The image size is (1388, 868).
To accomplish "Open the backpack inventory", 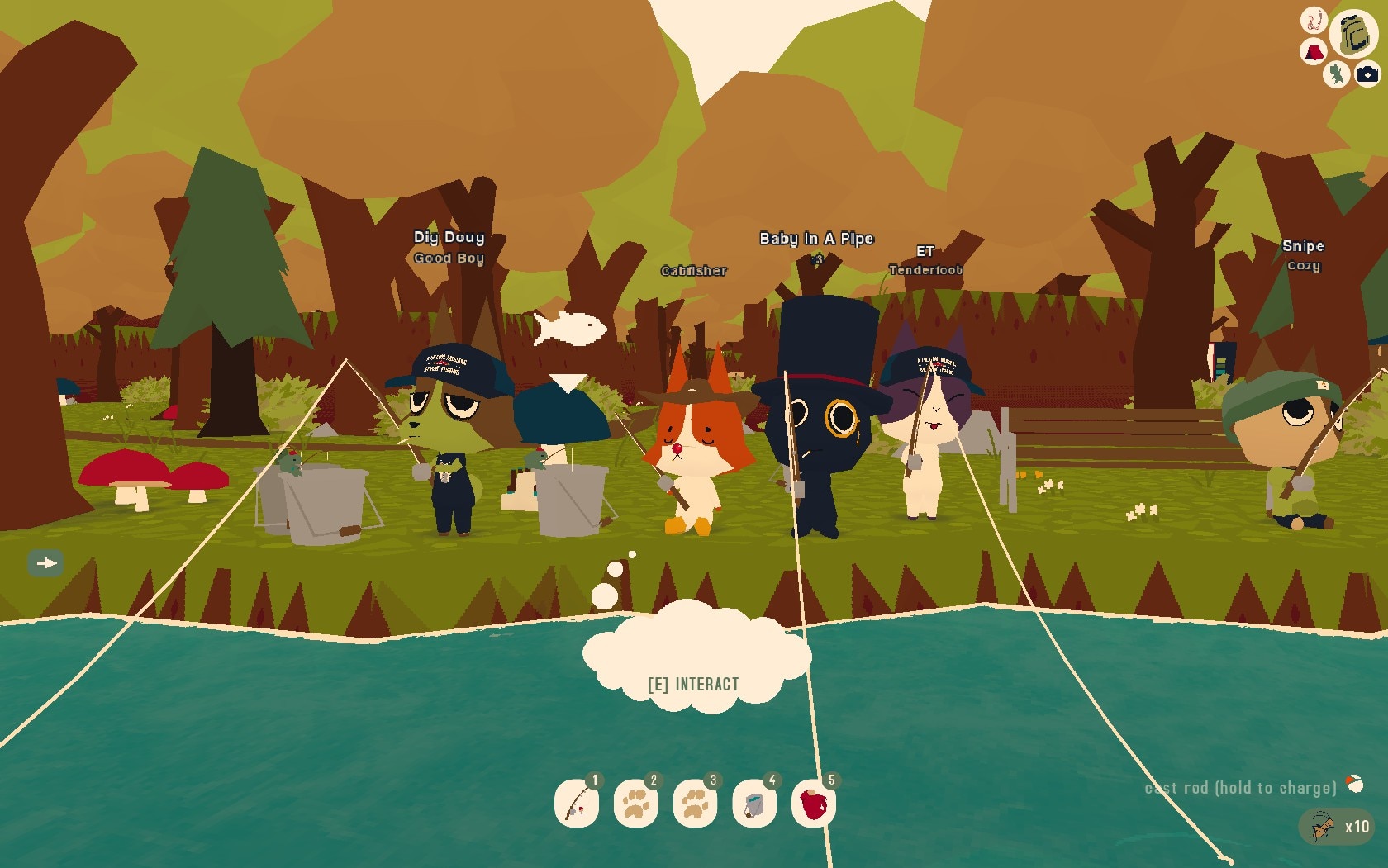I will point(1352,34).
